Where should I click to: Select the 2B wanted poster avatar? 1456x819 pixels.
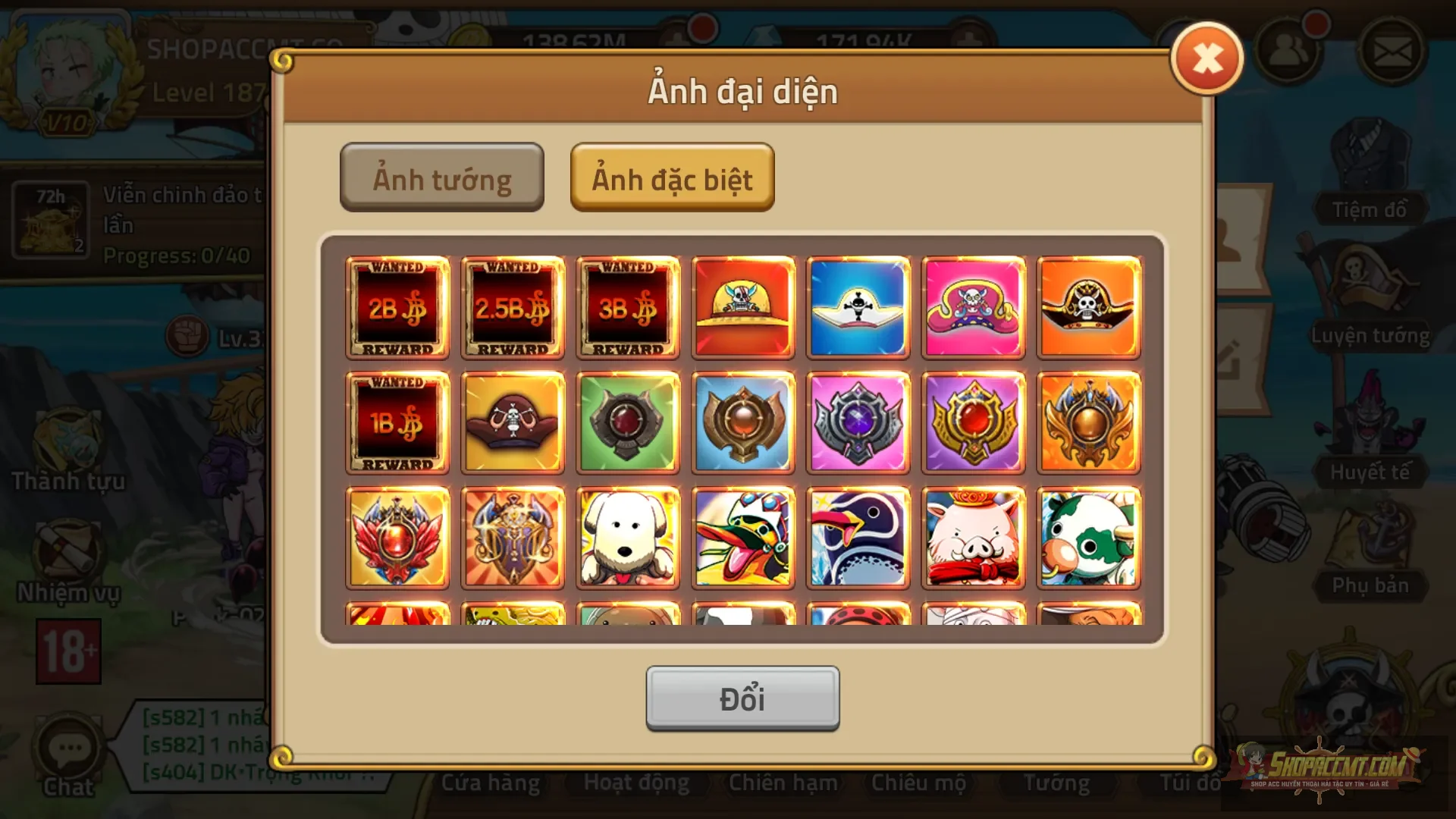point(397,308)
